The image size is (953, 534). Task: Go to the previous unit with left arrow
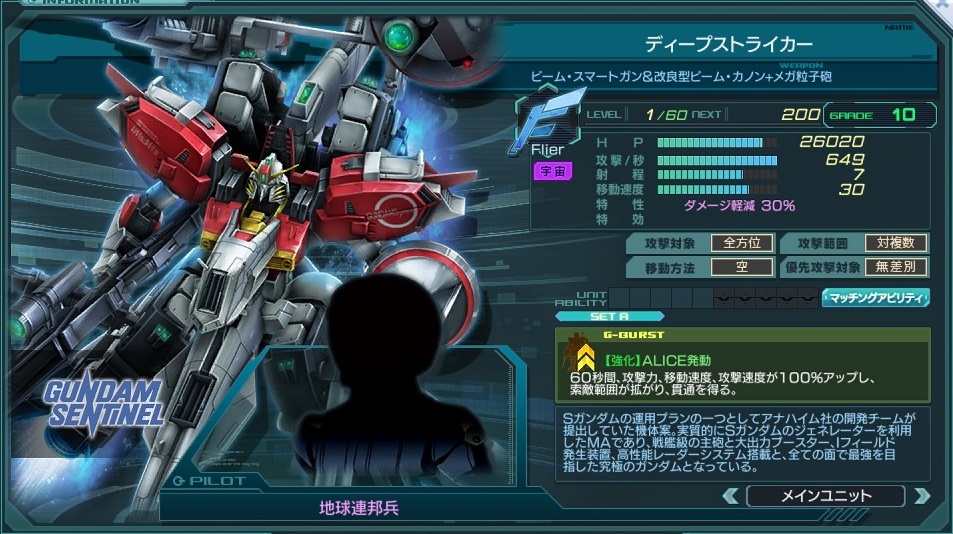(731, 495)
